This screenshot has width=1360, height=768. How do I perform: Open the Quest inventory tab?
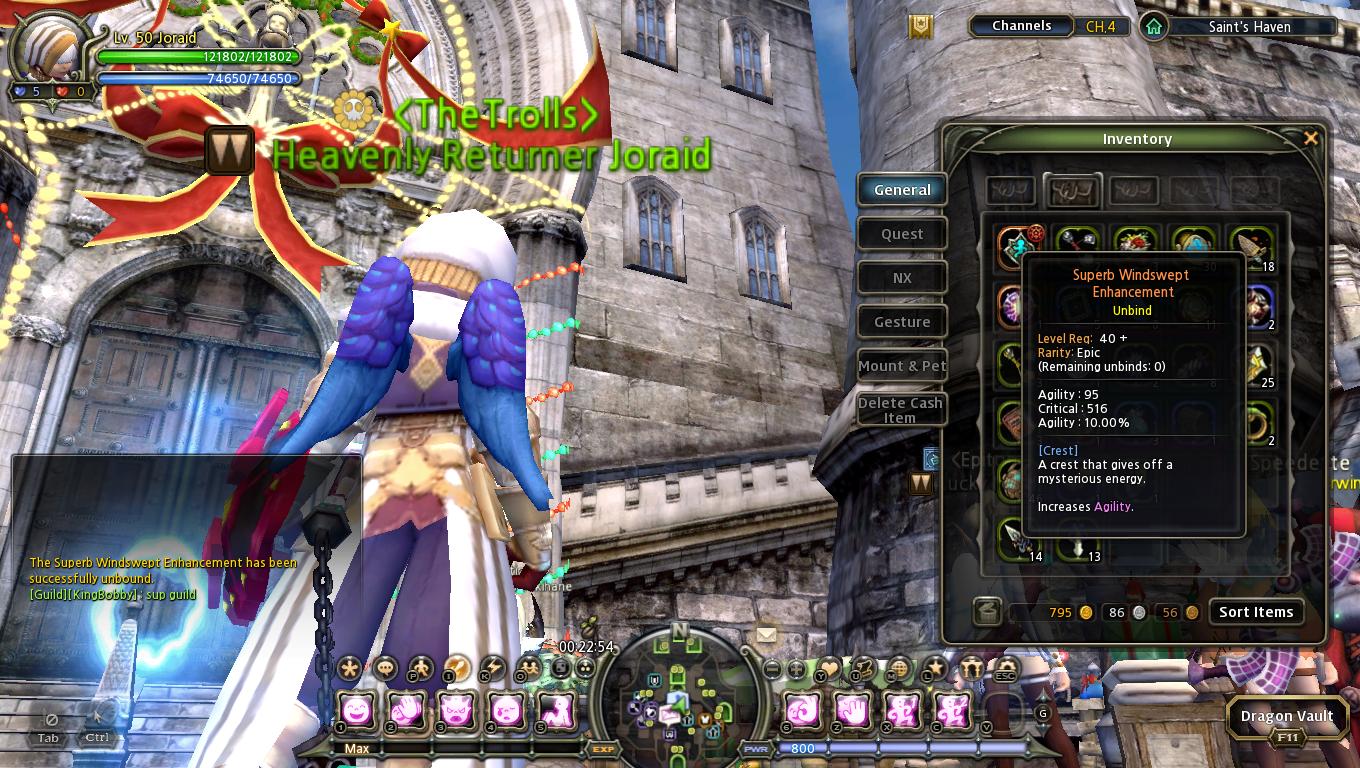902,234
